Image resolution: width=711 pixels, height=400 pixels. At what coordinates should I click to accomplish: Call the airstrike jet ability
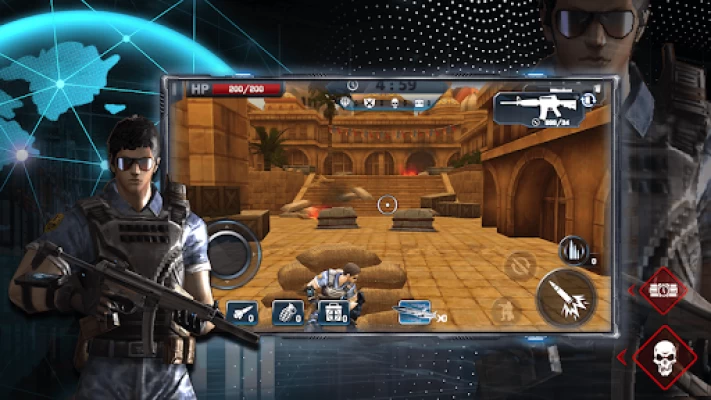click(414, 312)
